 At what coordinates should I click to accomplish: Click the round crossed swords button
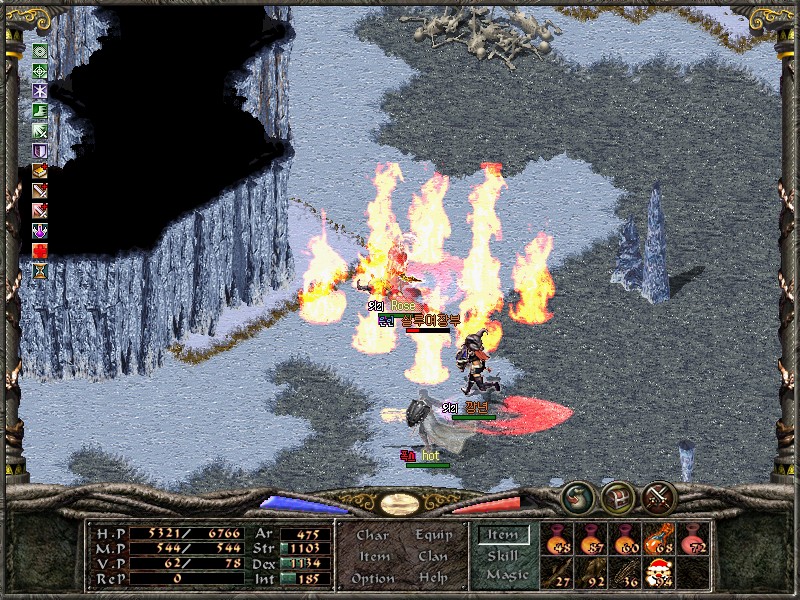click(x=659, y=497)
